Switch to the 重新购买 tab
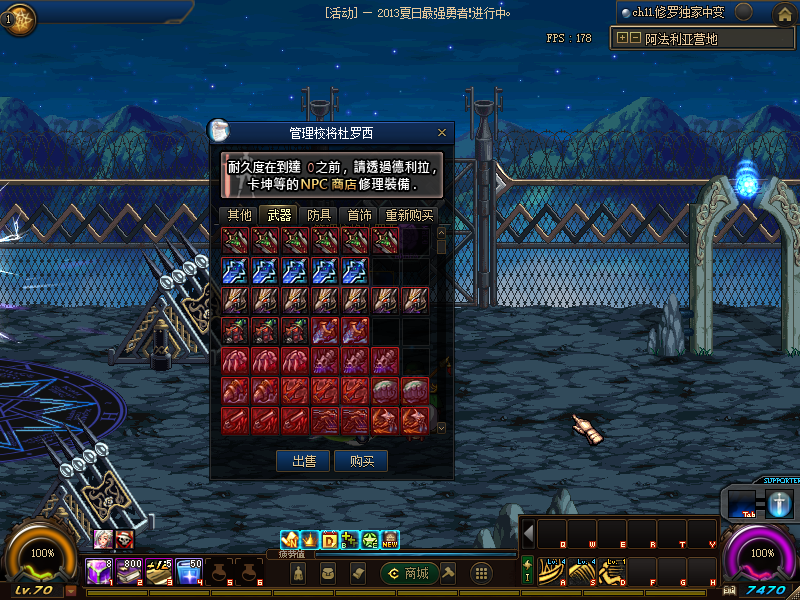The height and width of the screenshot is (600, 800). 409,214
